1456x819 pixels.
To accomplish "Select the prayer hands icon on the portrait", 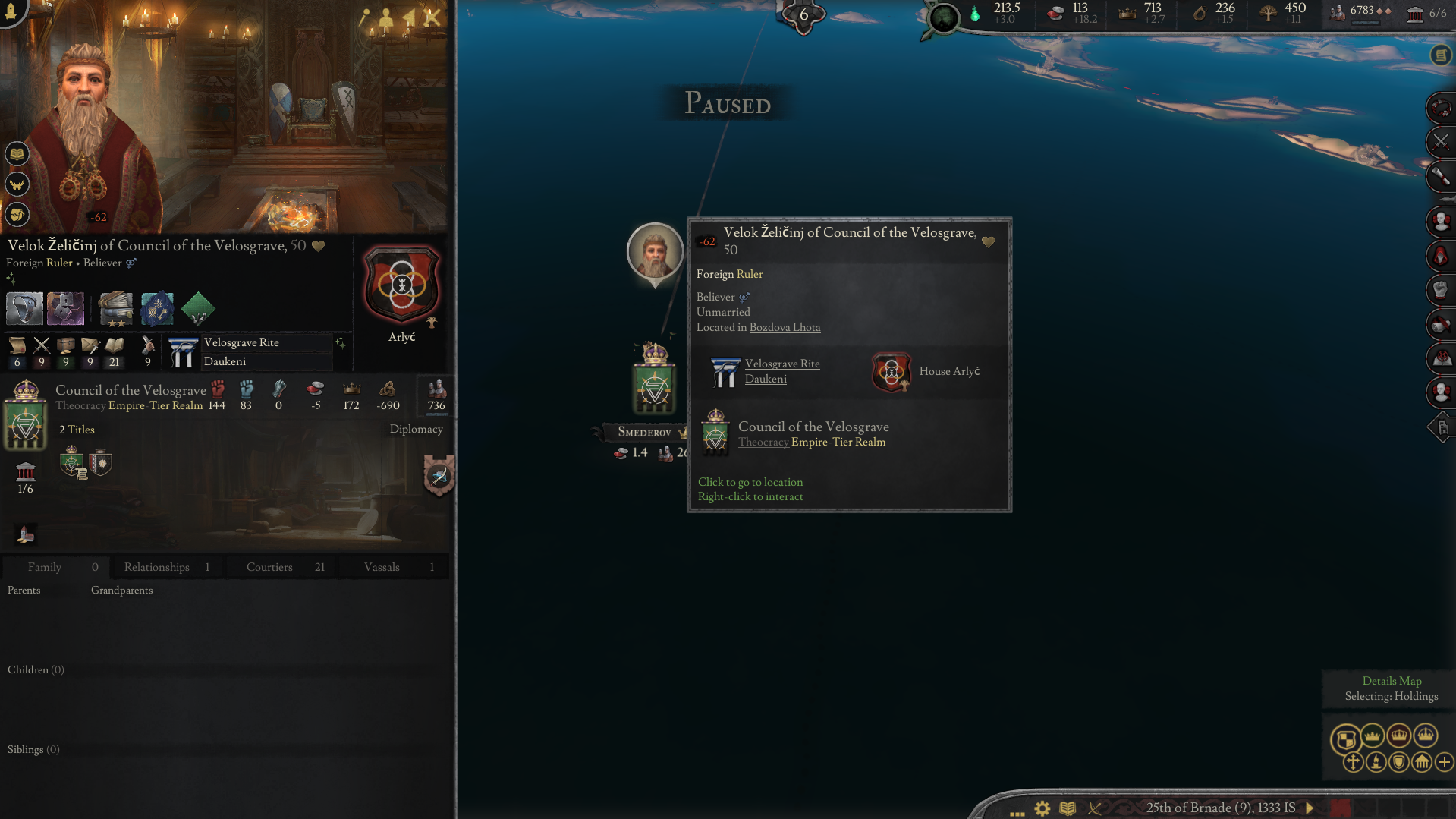I will click(17, 184).
